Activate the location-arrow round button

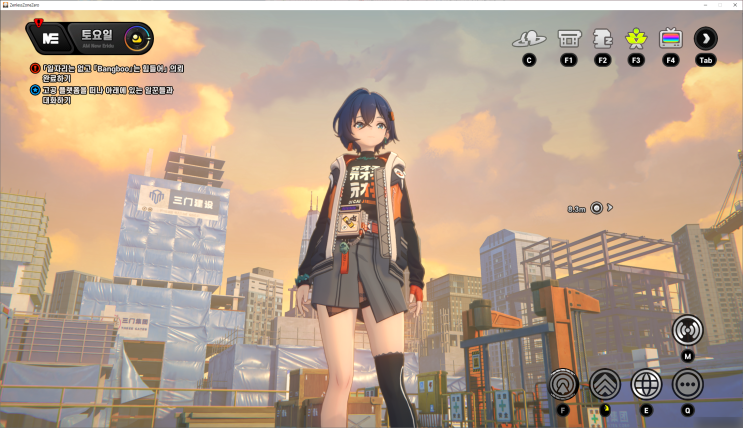(564, 384)
